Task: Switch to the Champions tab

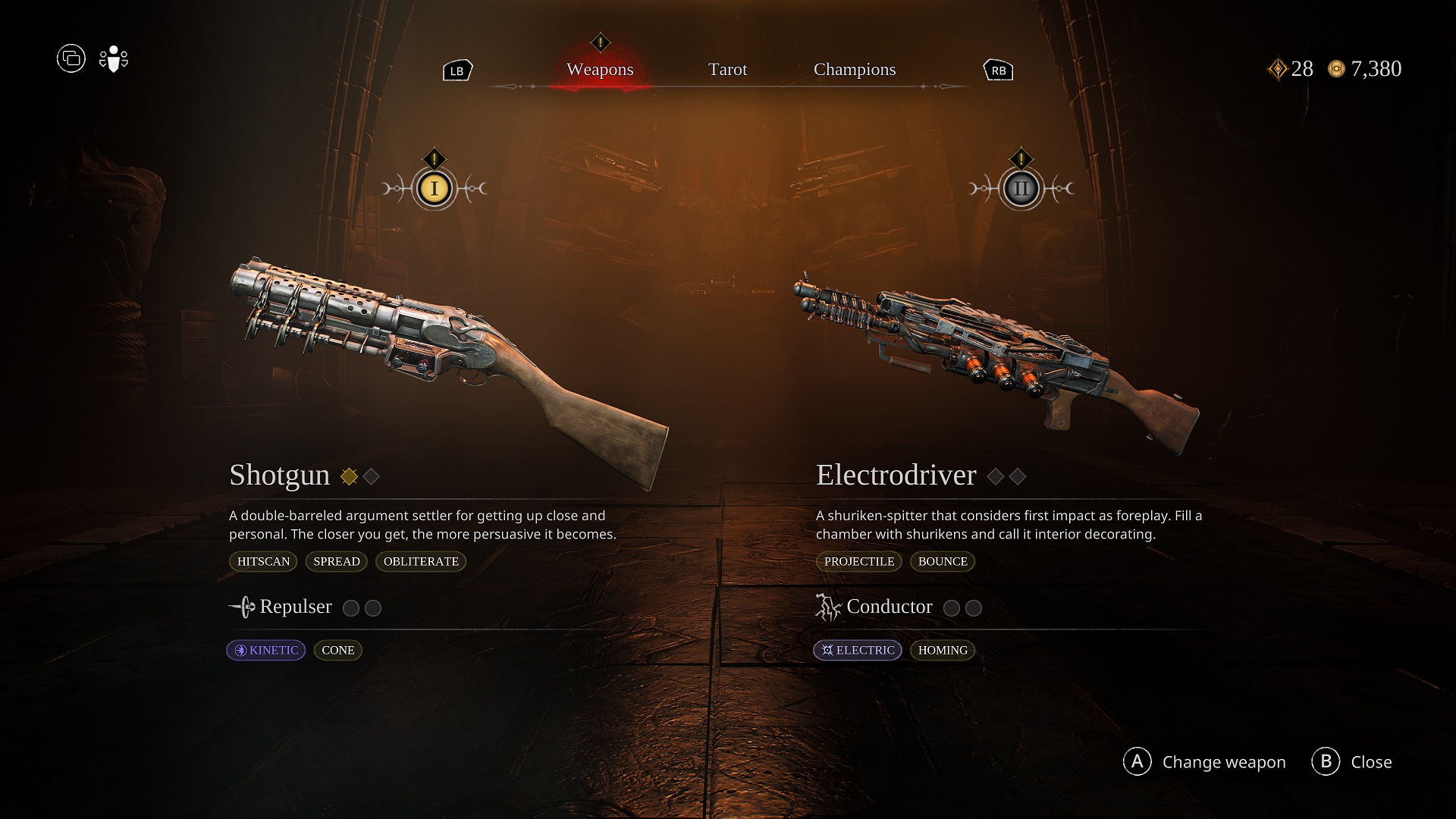Action: point(855,70)
